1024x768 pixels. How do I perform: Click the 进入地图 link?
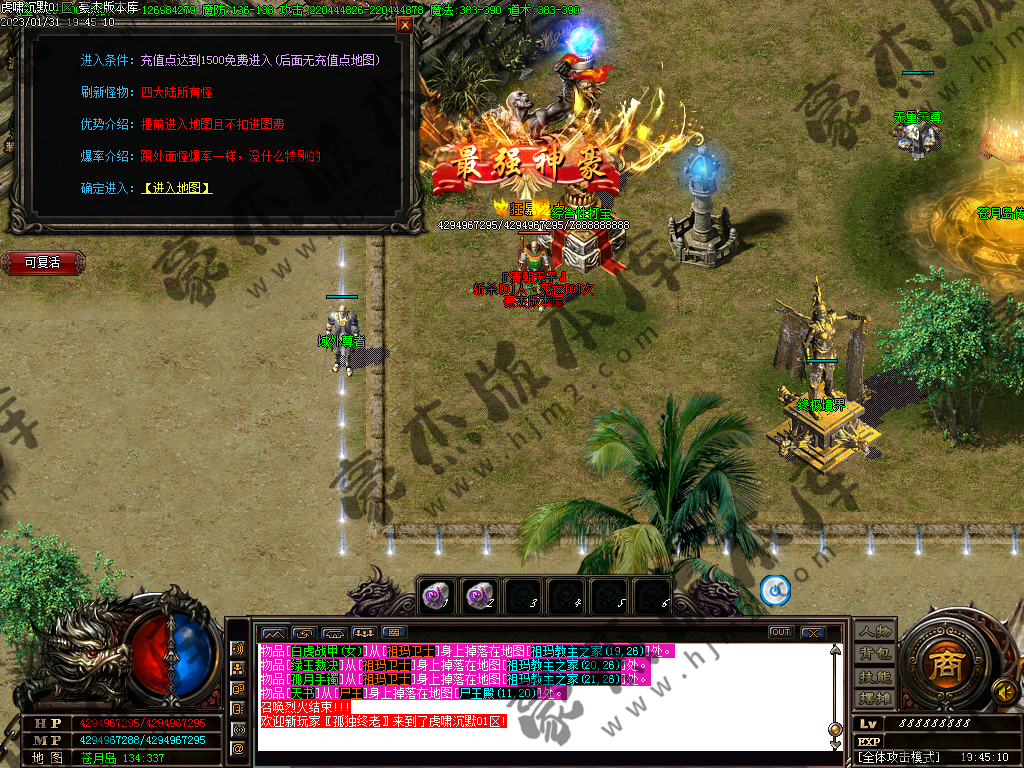click(177, 188)
